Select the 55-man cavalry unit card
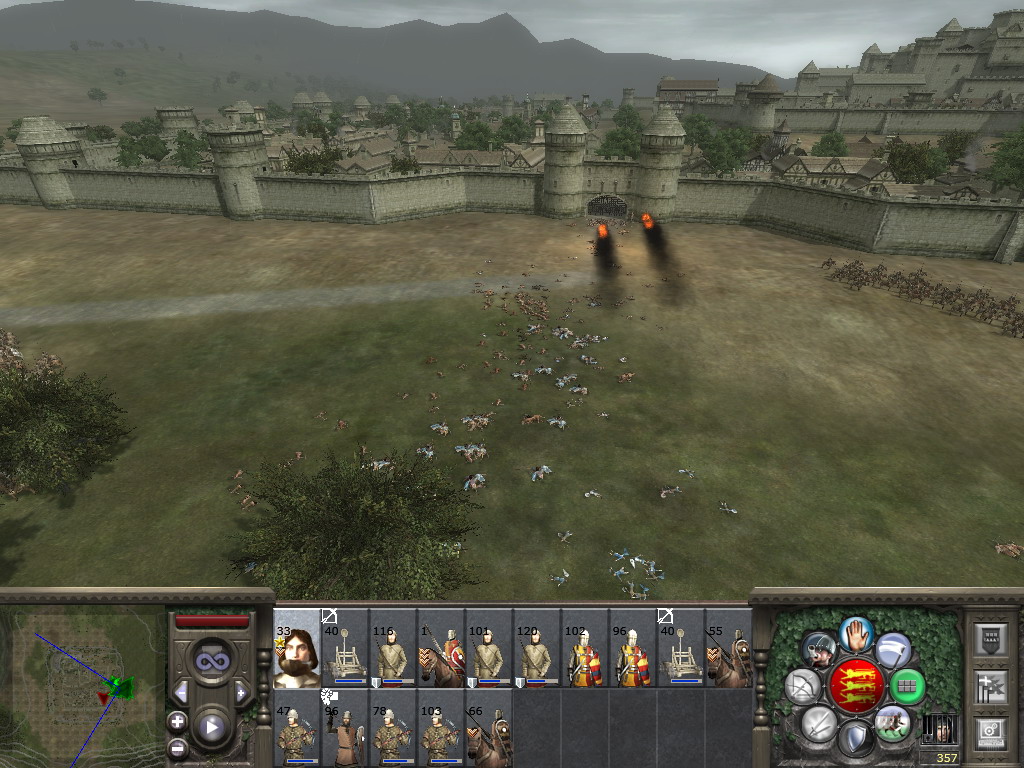Viewport: 1024px width, 768px height. (729, 648)
